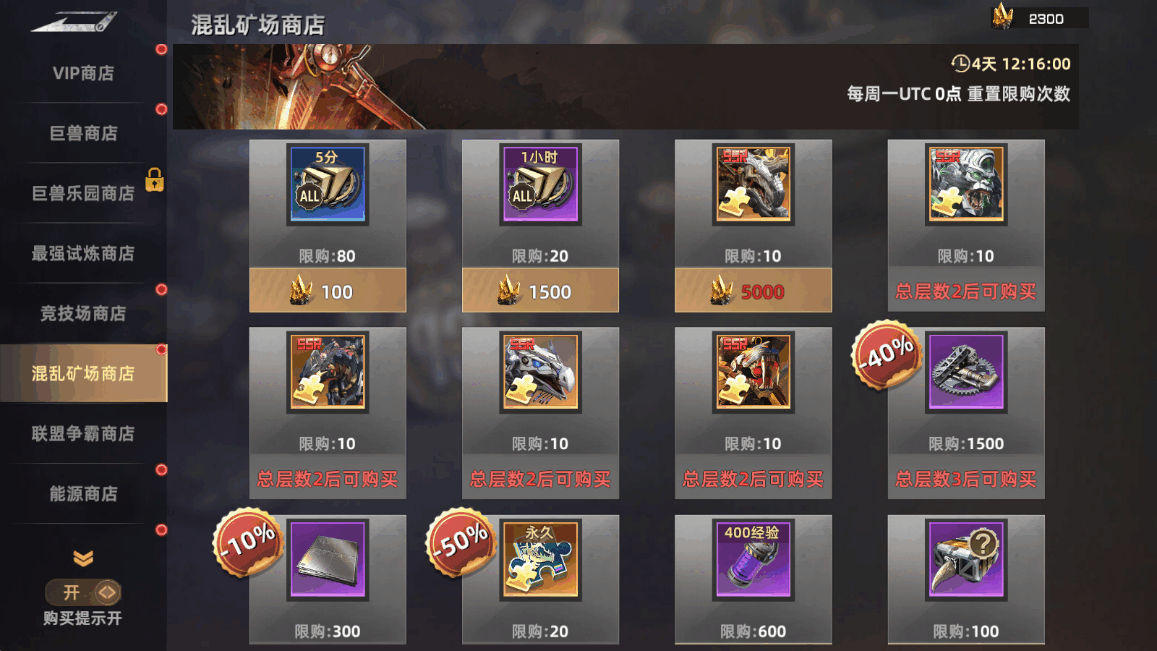Switch to the 竞技场商店 tab
The image size is (1157, 651).
[83, 313]
